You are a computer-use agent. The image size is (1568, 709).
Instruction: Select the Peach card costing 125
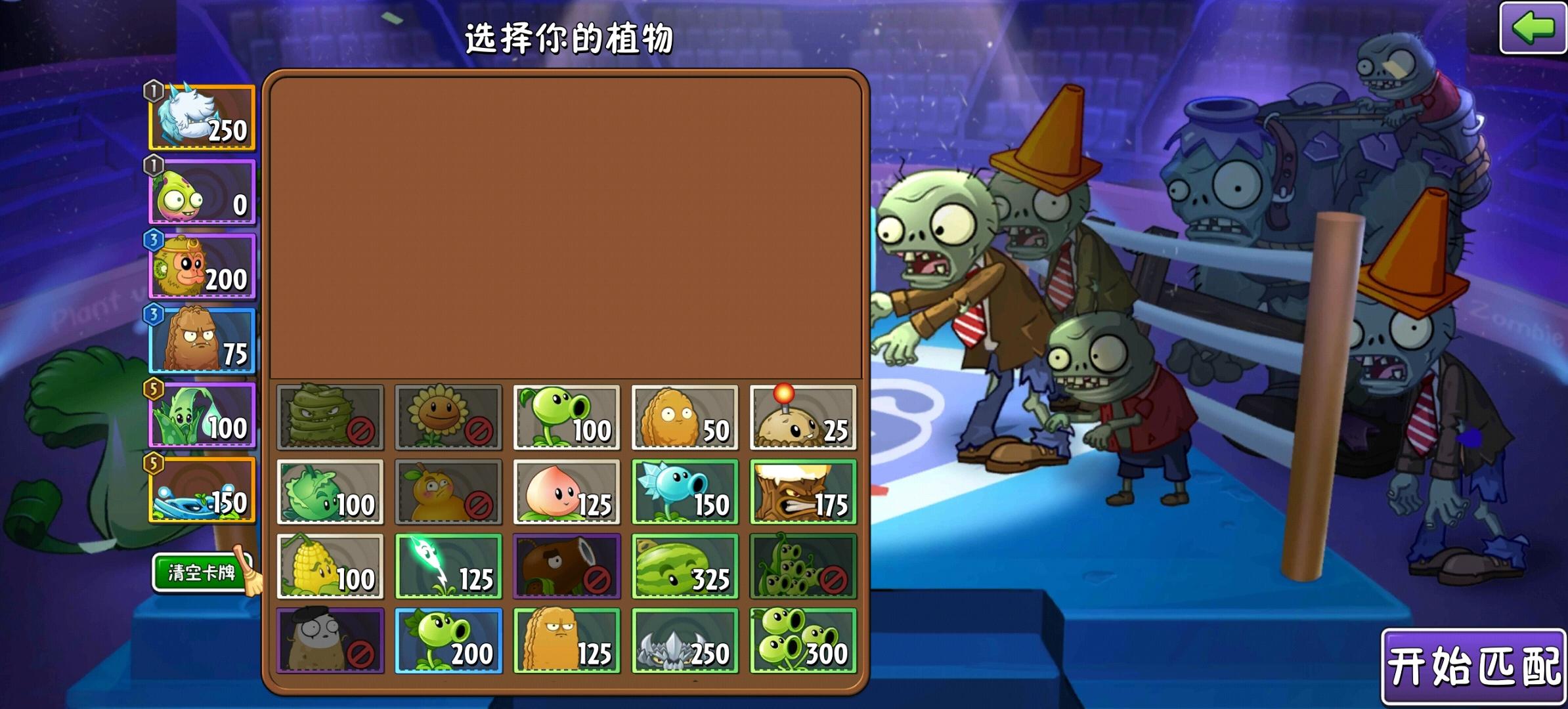point(566,491)
